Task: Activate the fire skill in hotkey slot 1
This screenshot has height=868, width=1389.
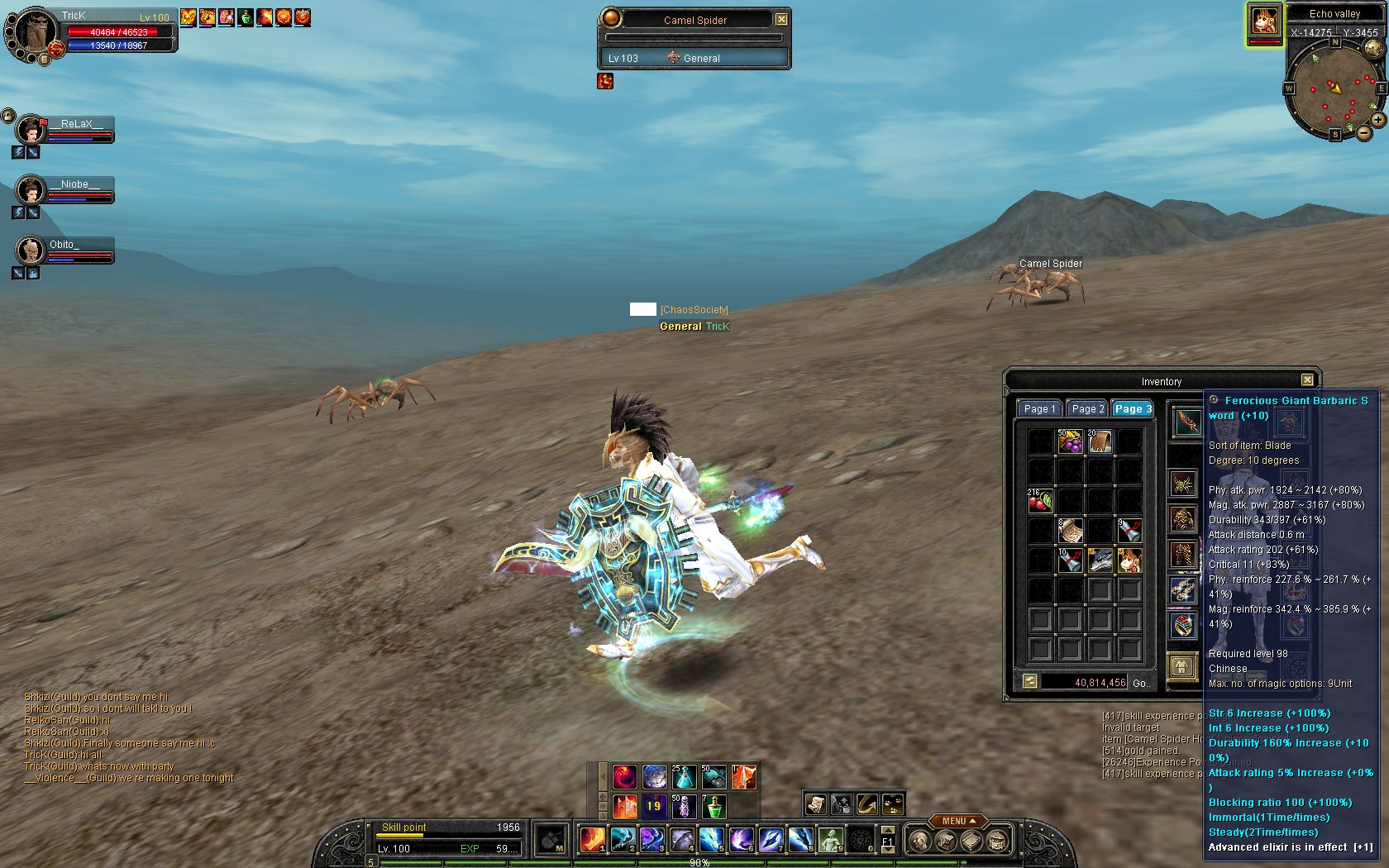Action: pos(591,840)
